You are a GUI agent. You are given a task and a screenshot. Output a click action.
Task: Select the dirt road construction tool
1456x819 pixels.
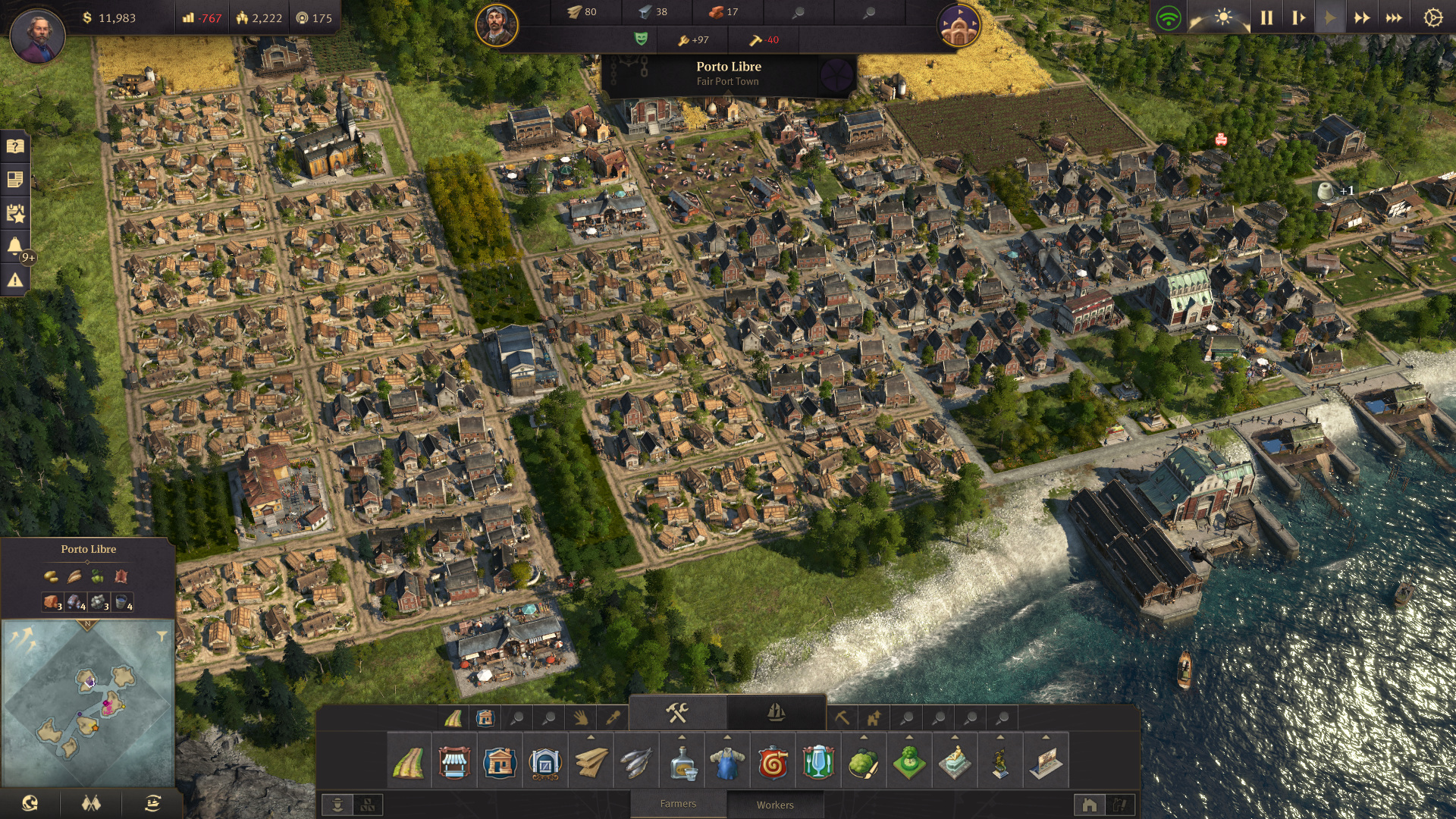410,763
